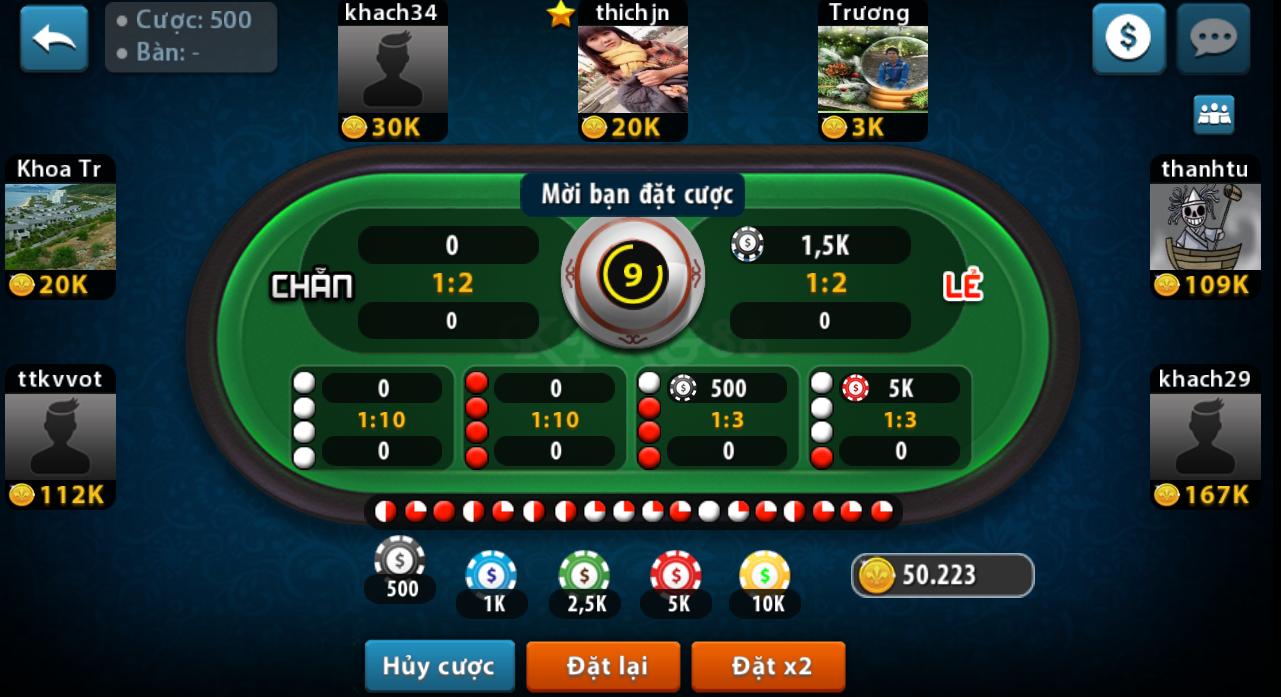The height and width of the screenshot is (697, 1281).
Task: Bet on three white one red panel
Action: 889,419
